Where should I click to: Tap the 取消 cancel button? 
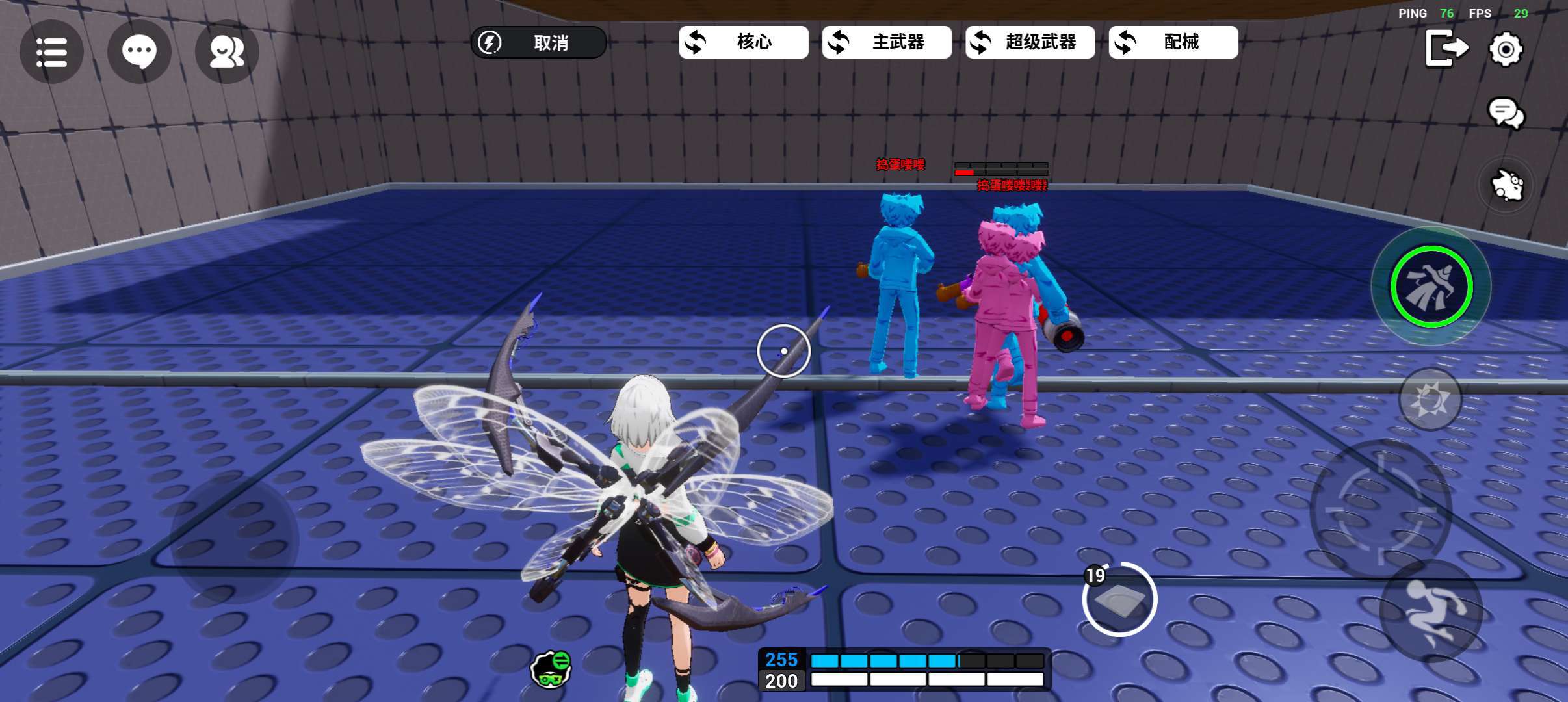click(x=538, y=43)
